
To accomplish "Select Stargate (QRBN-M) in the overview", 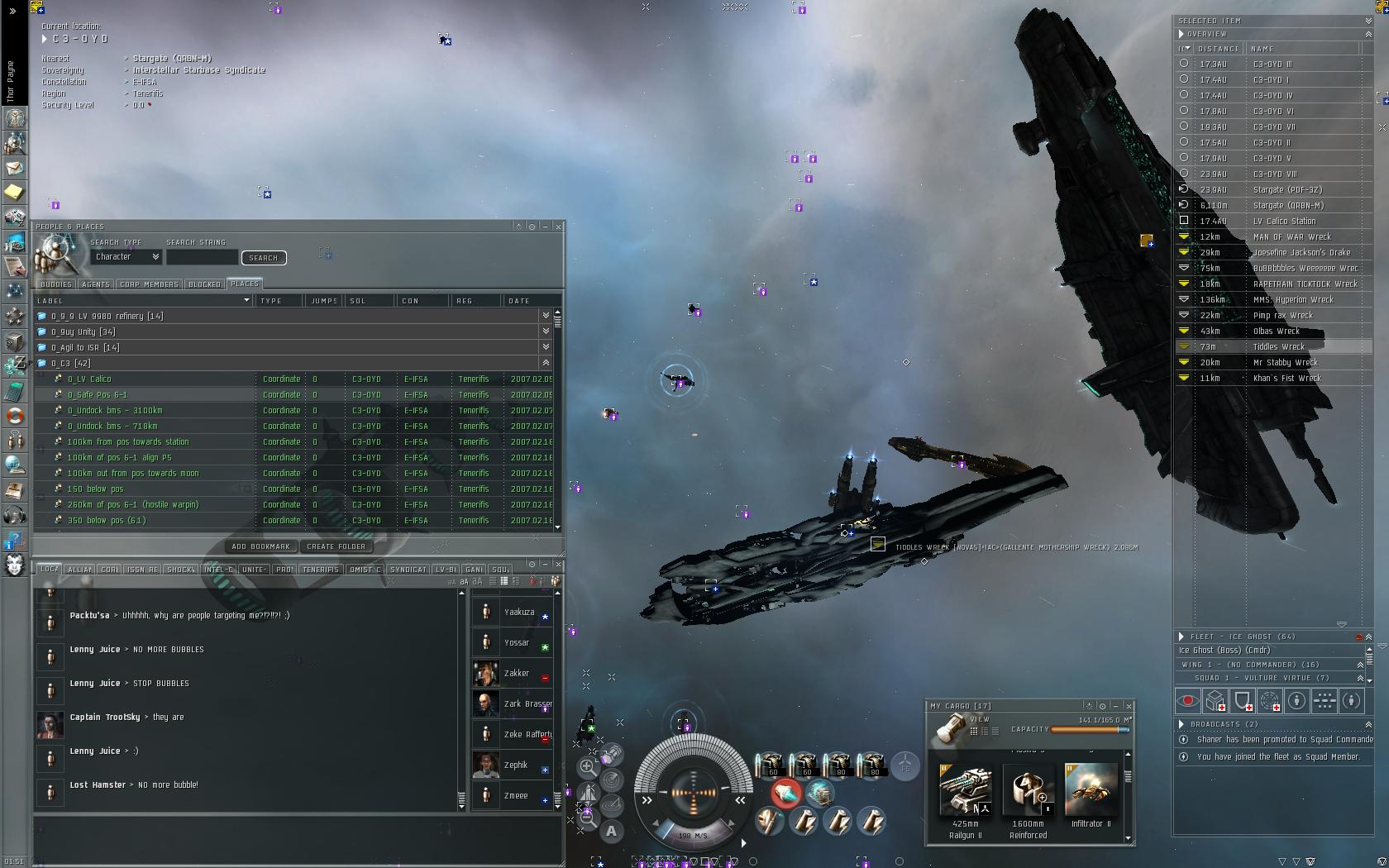I will click(1288, 206).
